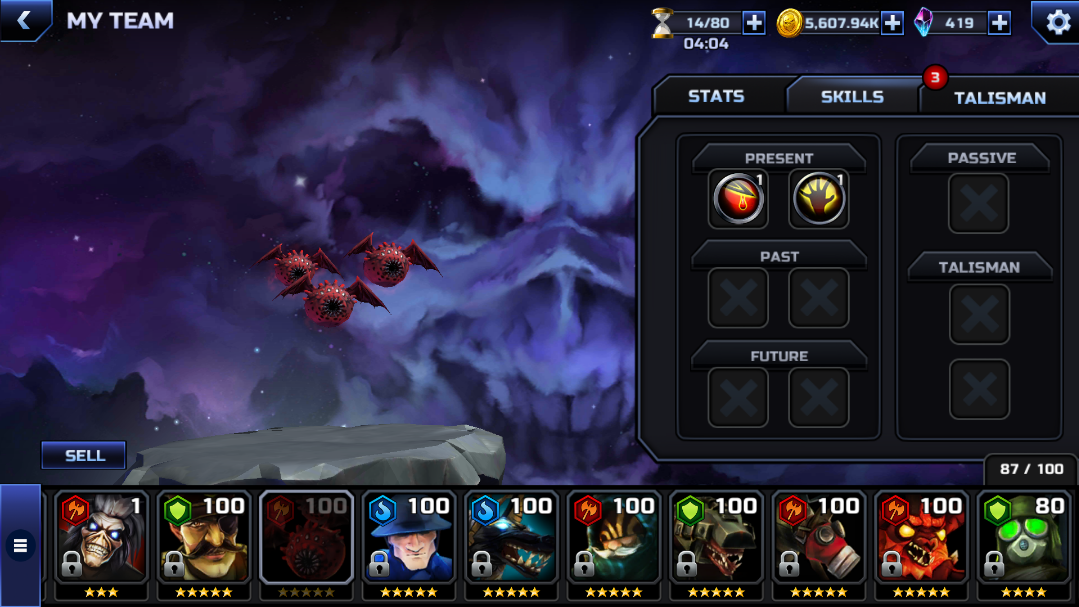Choose the level 1 white-haired Eddie
This screenshot has width=1079, height=607.
101,541
